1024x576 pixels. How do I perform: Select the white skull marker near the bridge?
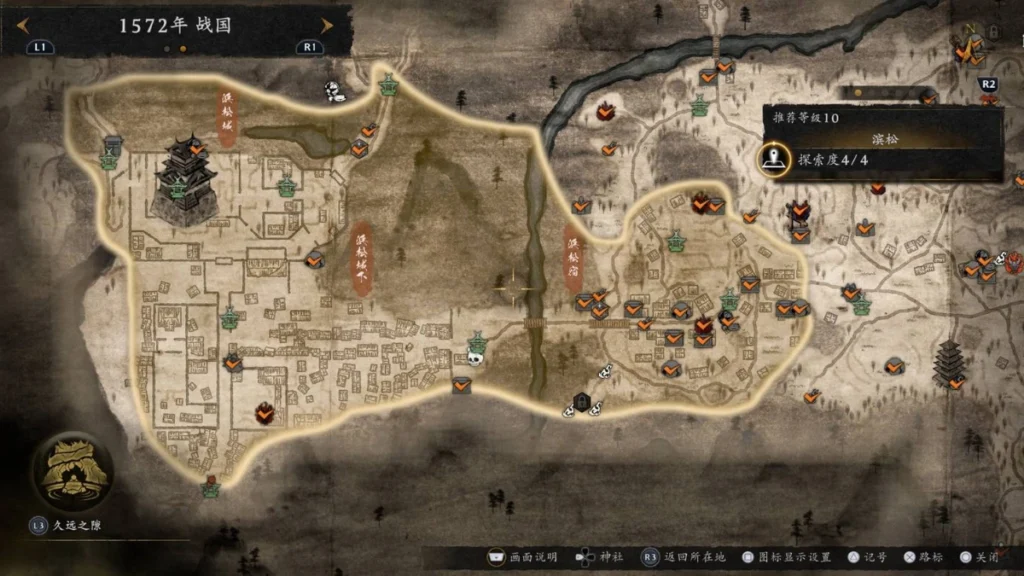(478, 356)
